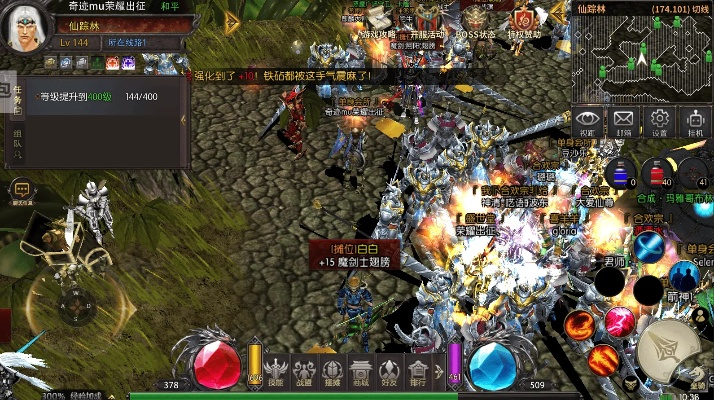Open the 好友 friends list

(x=390, y=370)
